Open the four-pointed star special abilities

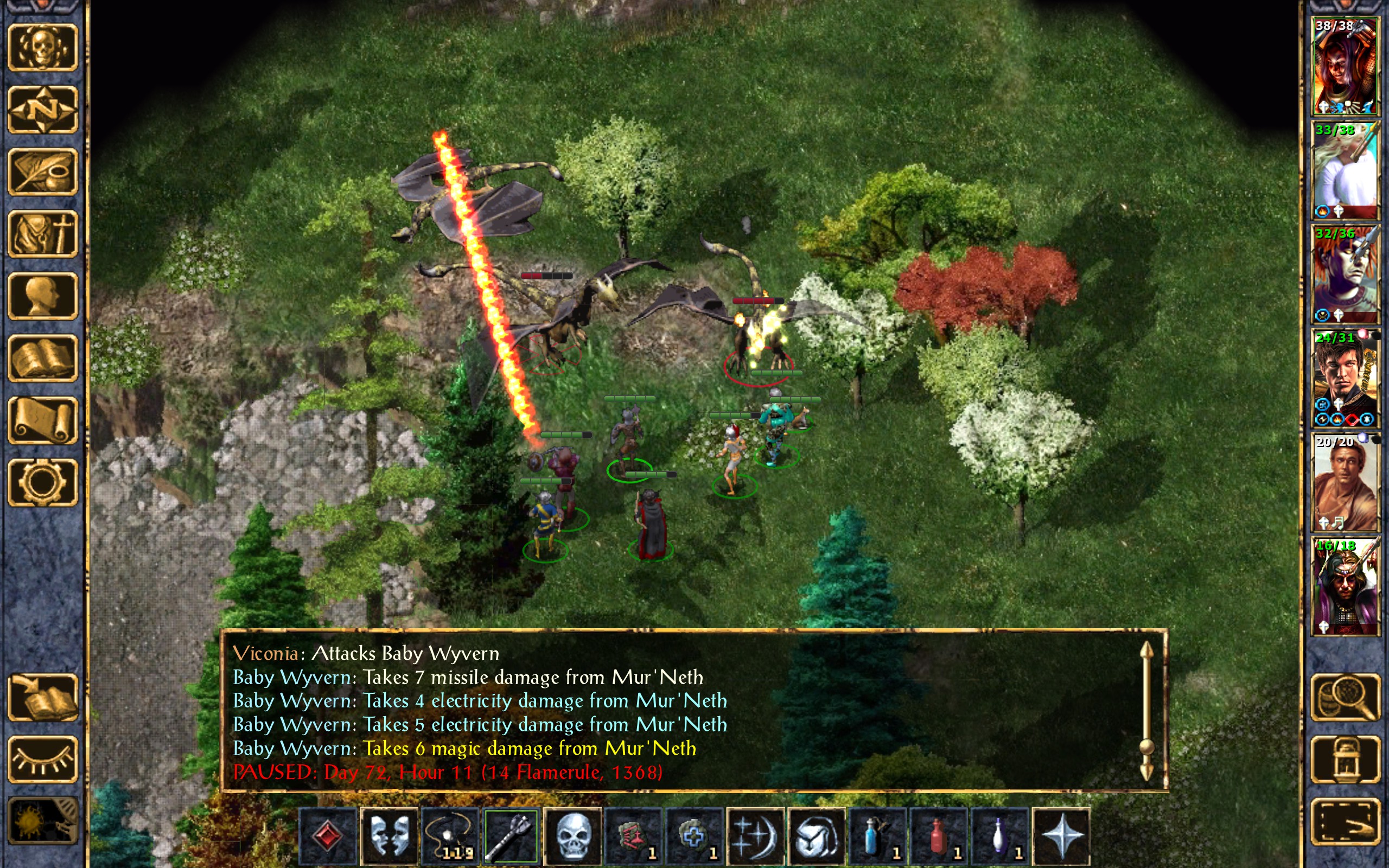click(1061, 835)
